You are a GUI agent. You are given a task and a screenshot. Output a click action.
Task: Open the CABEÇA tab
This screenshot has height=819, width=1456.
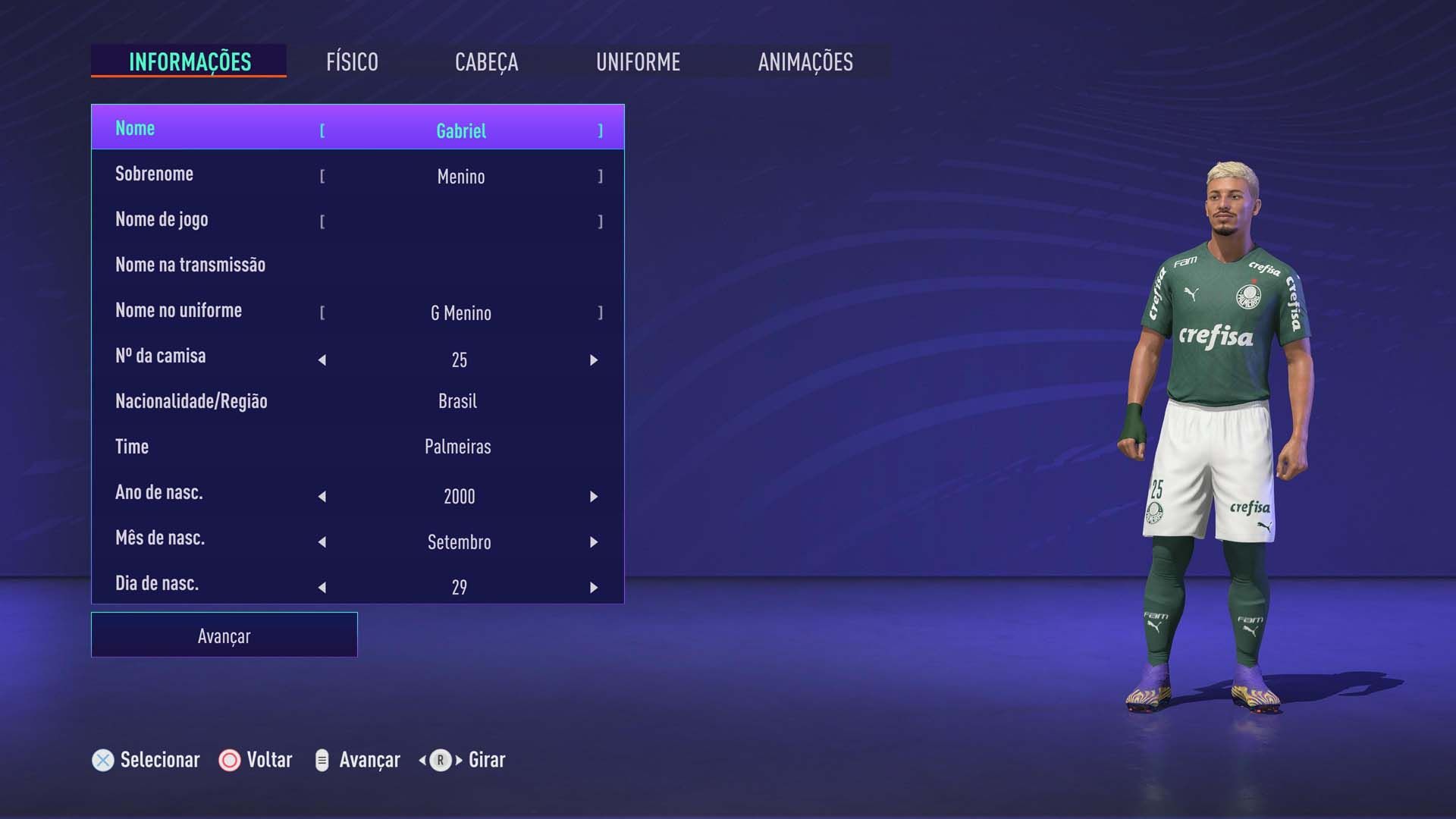pos(486,62)
